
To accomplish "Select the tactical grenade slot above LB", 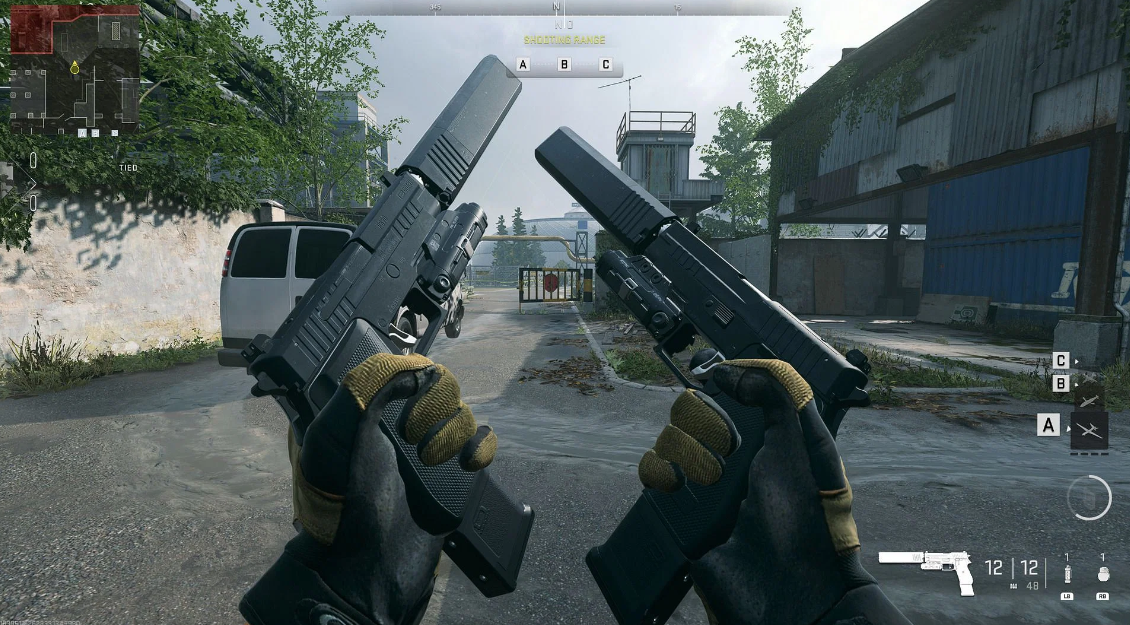I will click(1067, 574).
